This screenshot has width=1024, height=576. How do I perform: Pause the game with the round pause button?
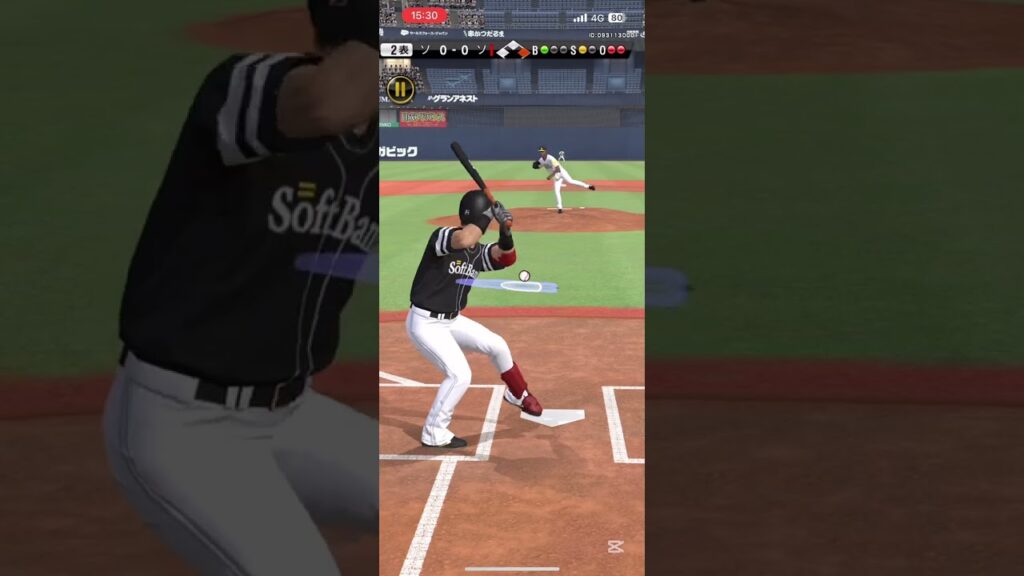click(400, 89)
